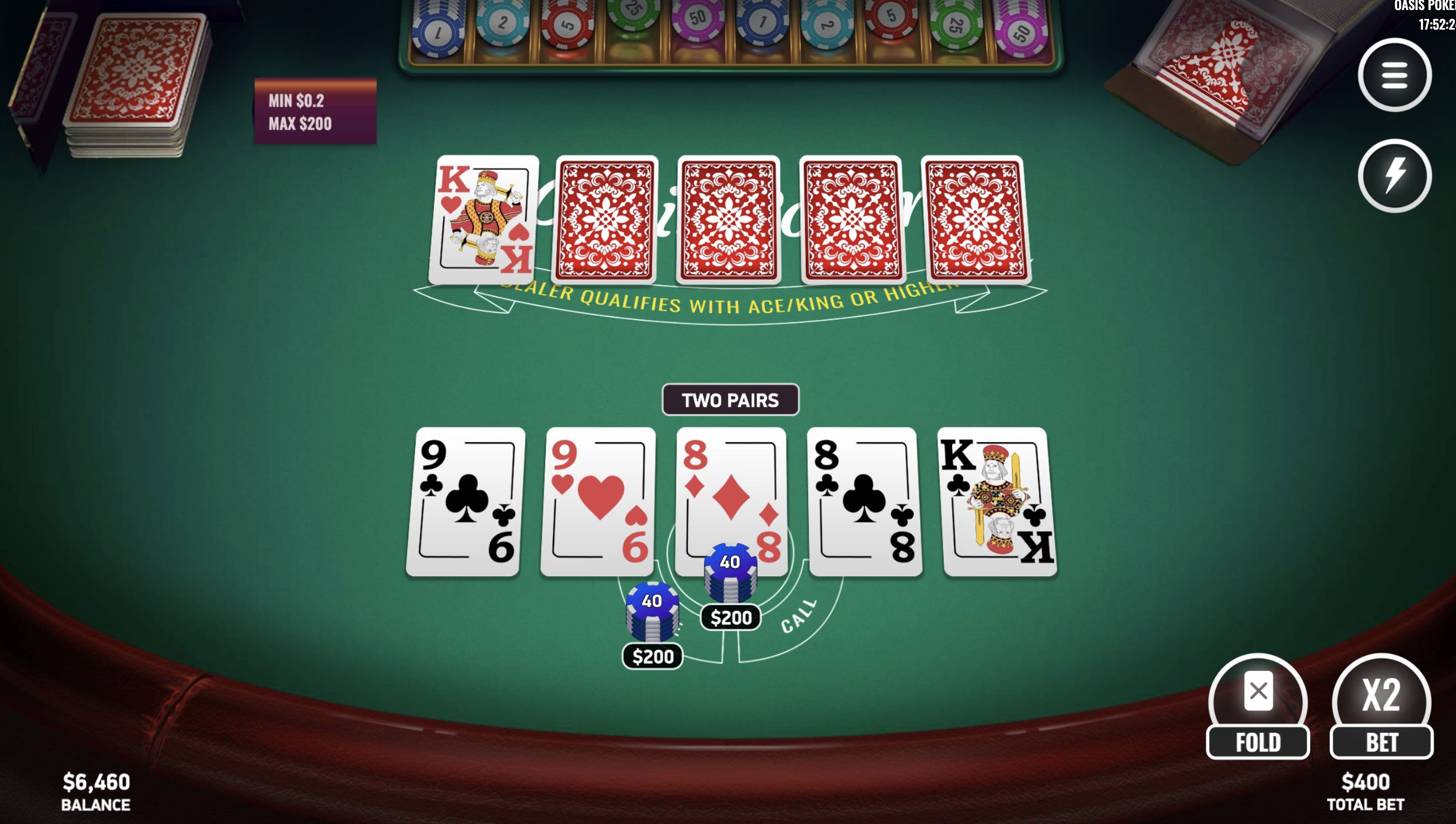Click the $200 ante chip stack
Screen dimensions: 1456x824
(653, 611)
